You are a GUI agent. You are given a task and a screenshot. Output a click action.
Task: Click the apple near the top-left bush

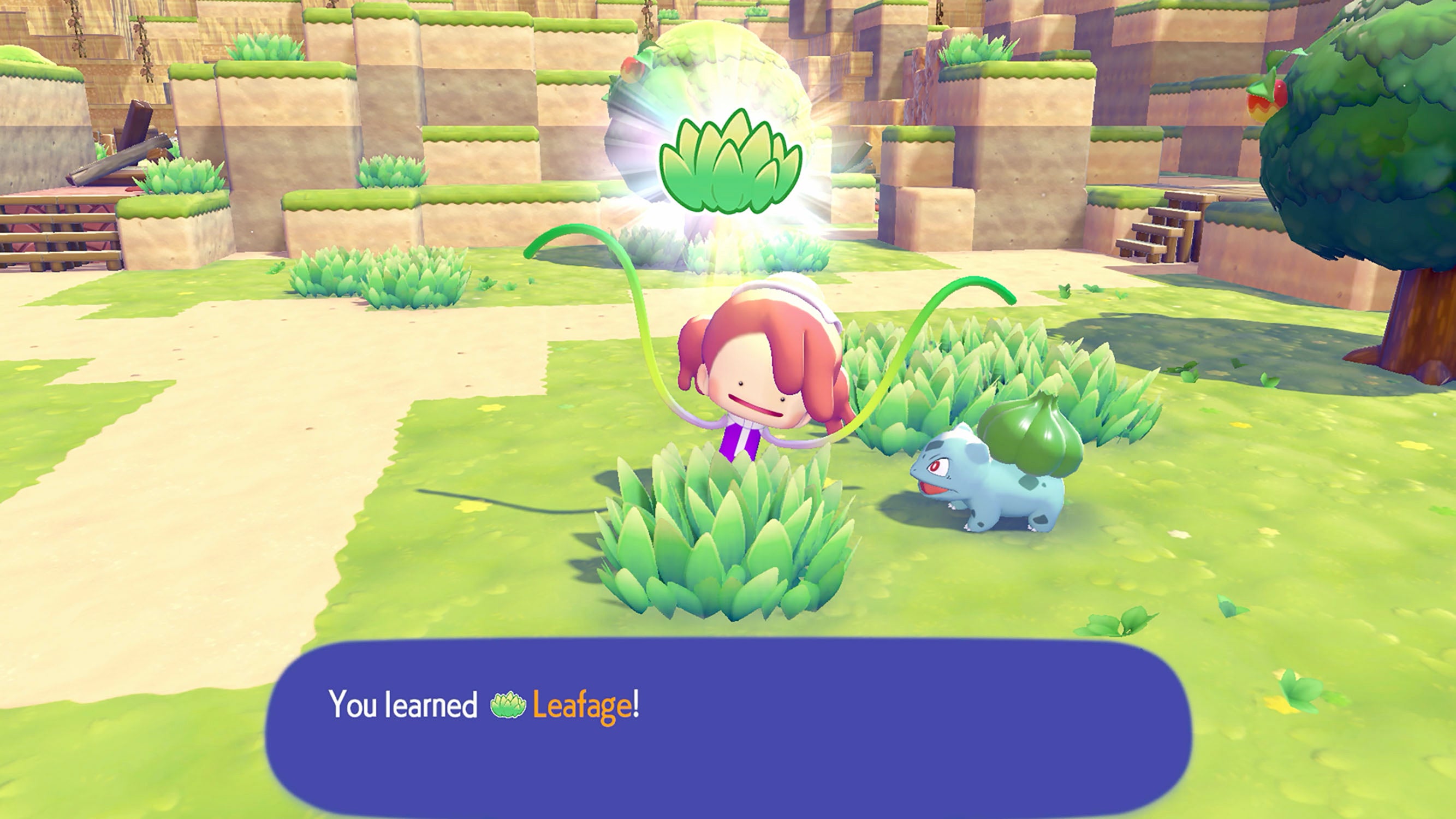point(631,69)
